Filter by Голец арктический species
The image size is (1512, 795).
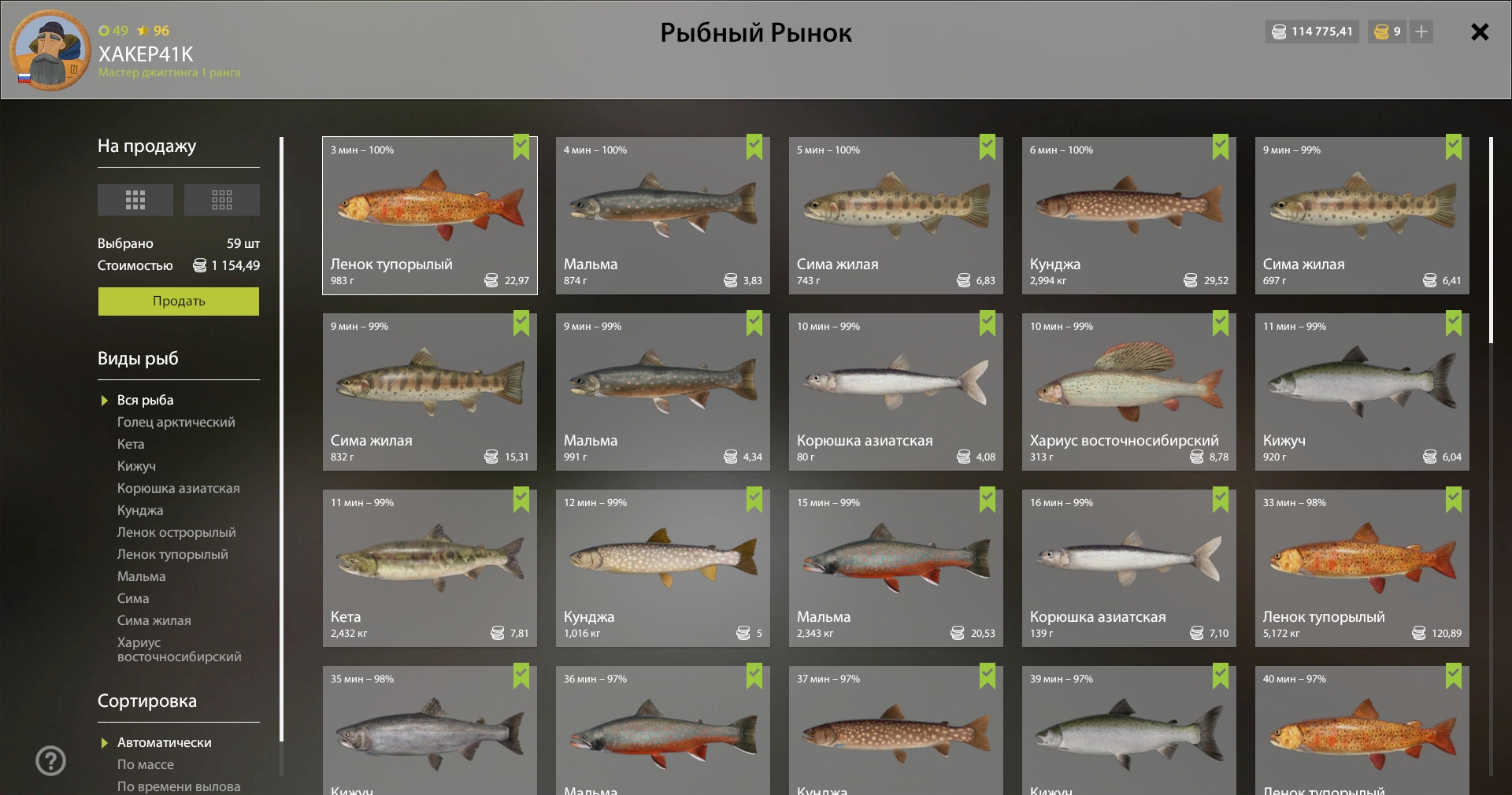pos(176,422)
